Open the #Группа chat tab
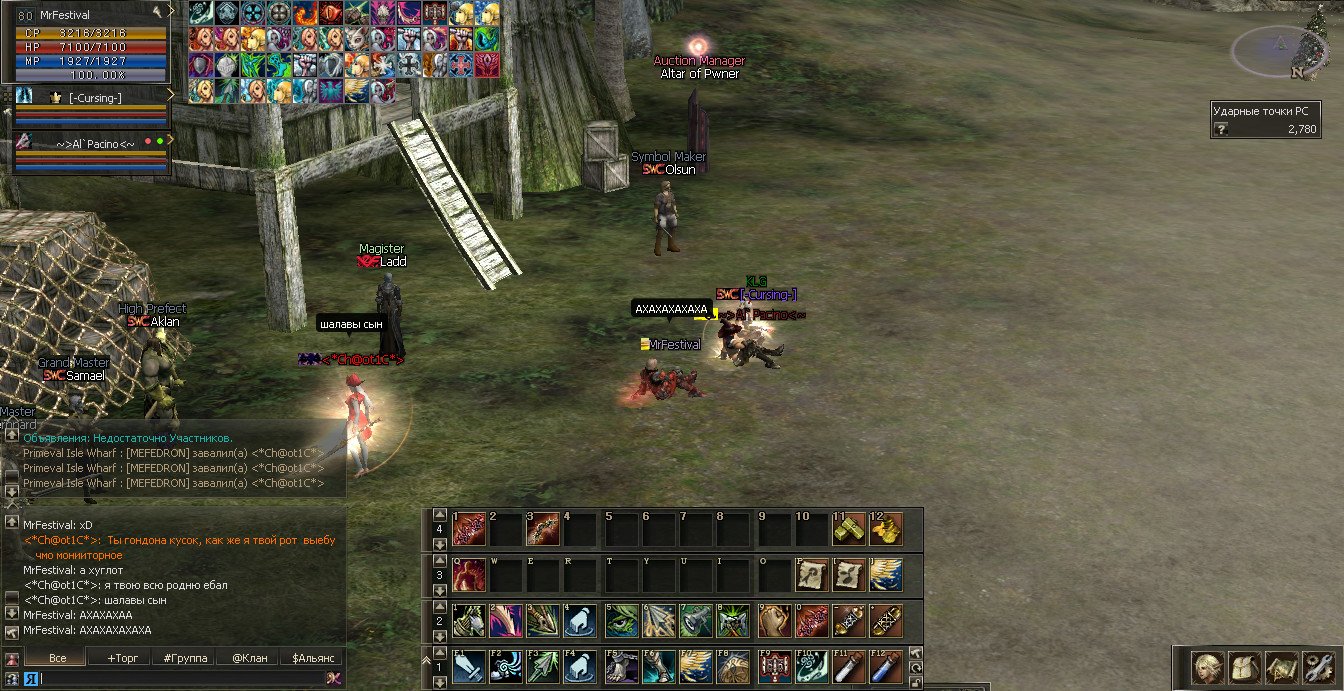The width and height of the screenshot is (1344, 691). (186, 658)
